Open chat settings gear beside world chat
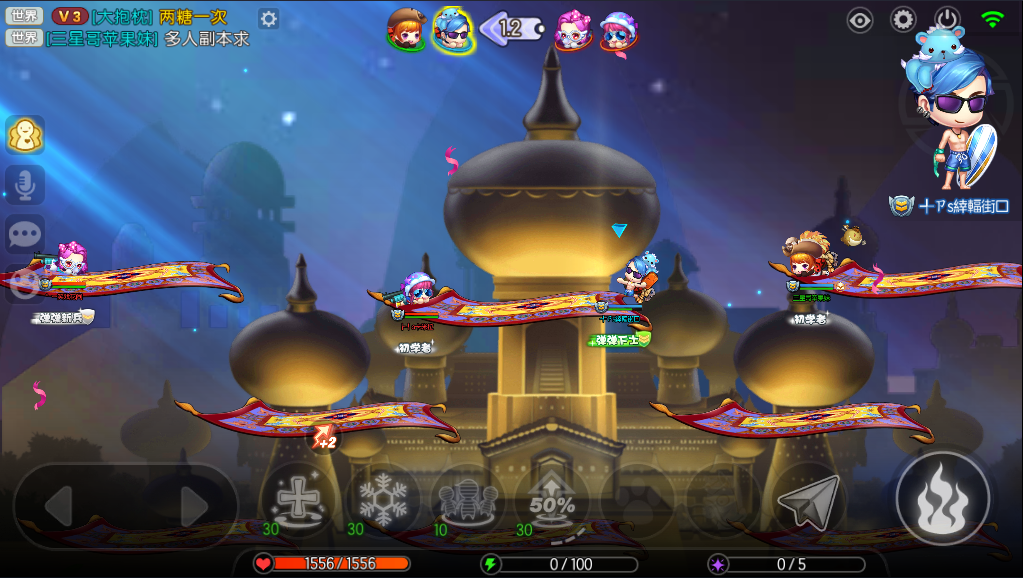 click(268, 18)
